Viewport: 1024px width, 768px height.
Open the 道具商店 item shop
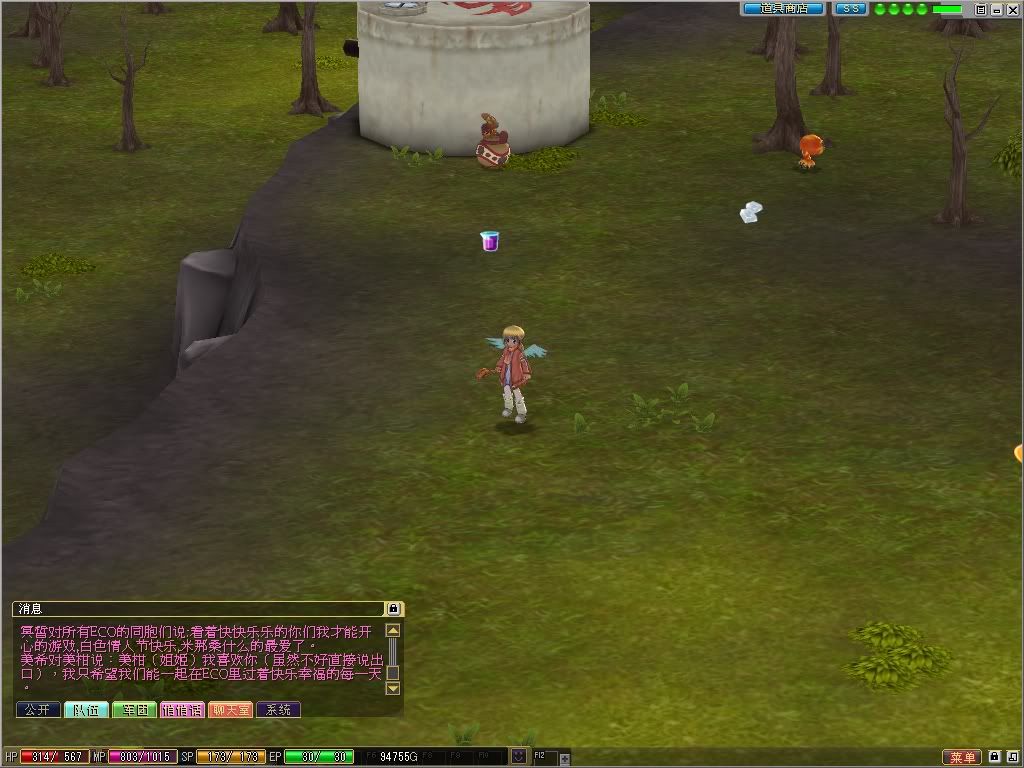(782, 9)
